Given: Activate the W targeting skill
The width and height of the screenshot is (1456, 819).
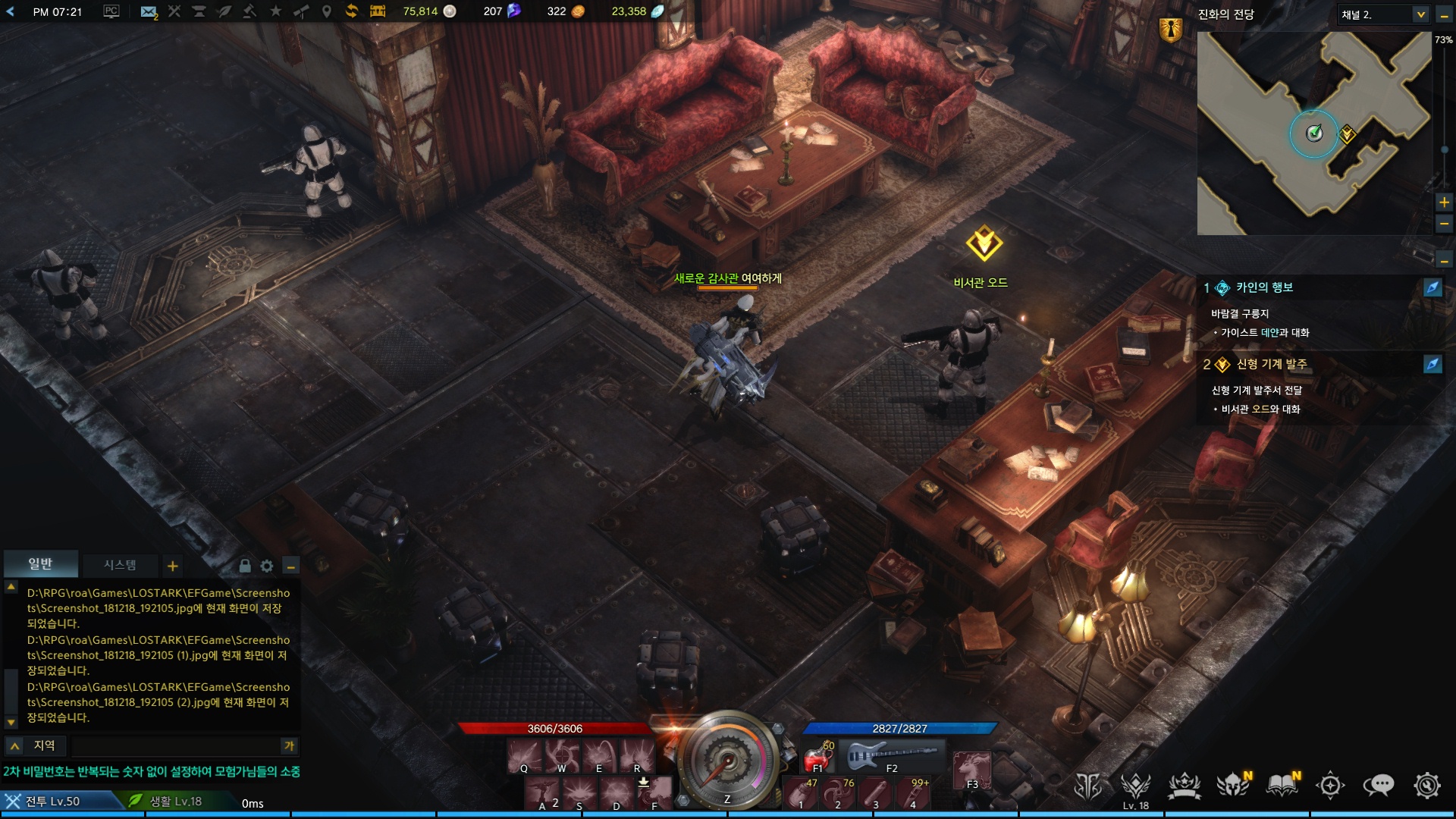Looking at the screenshot, I should 562,755.
